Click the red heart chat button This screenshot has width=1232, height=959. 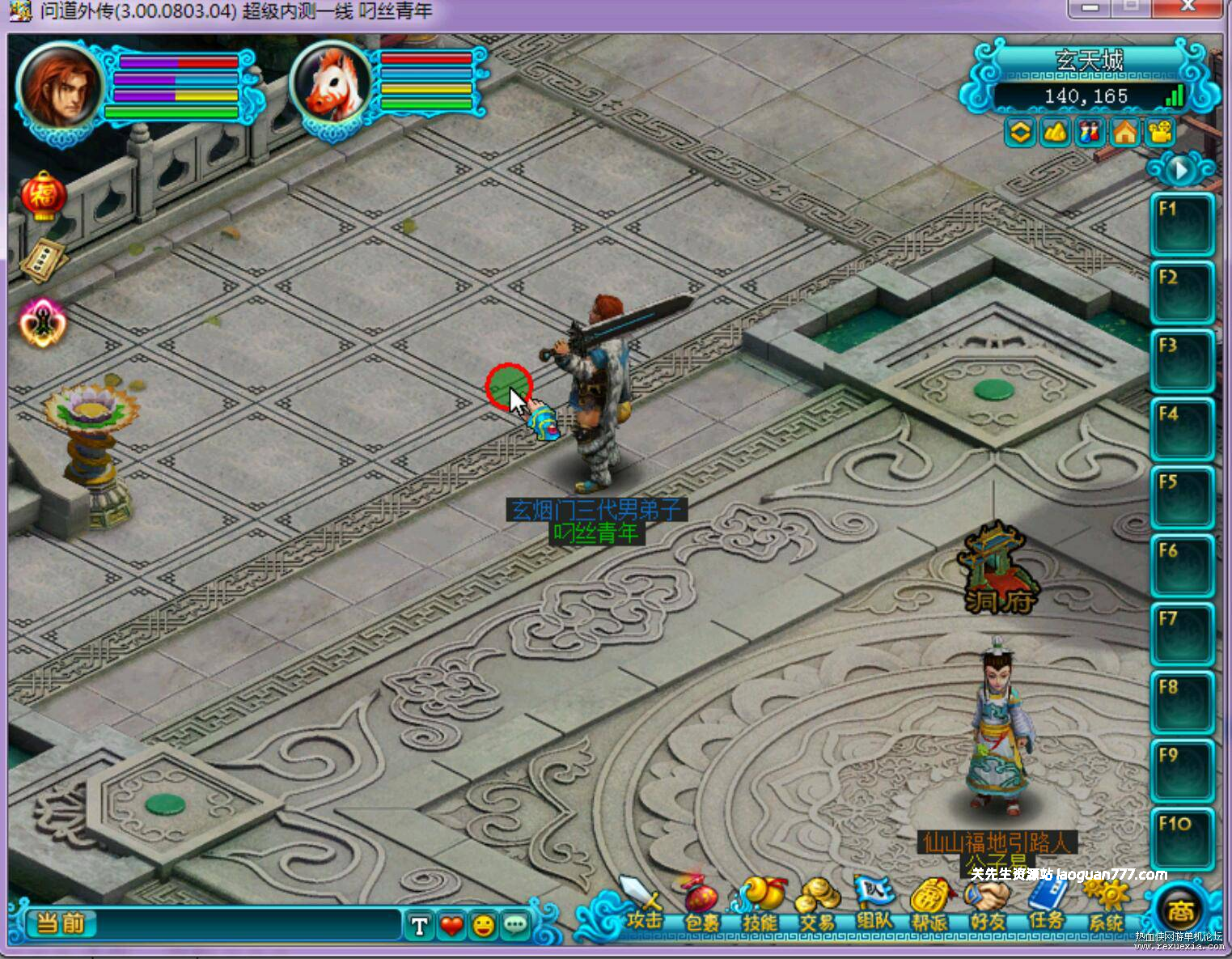pyautogui.click(x=451, y=925)
